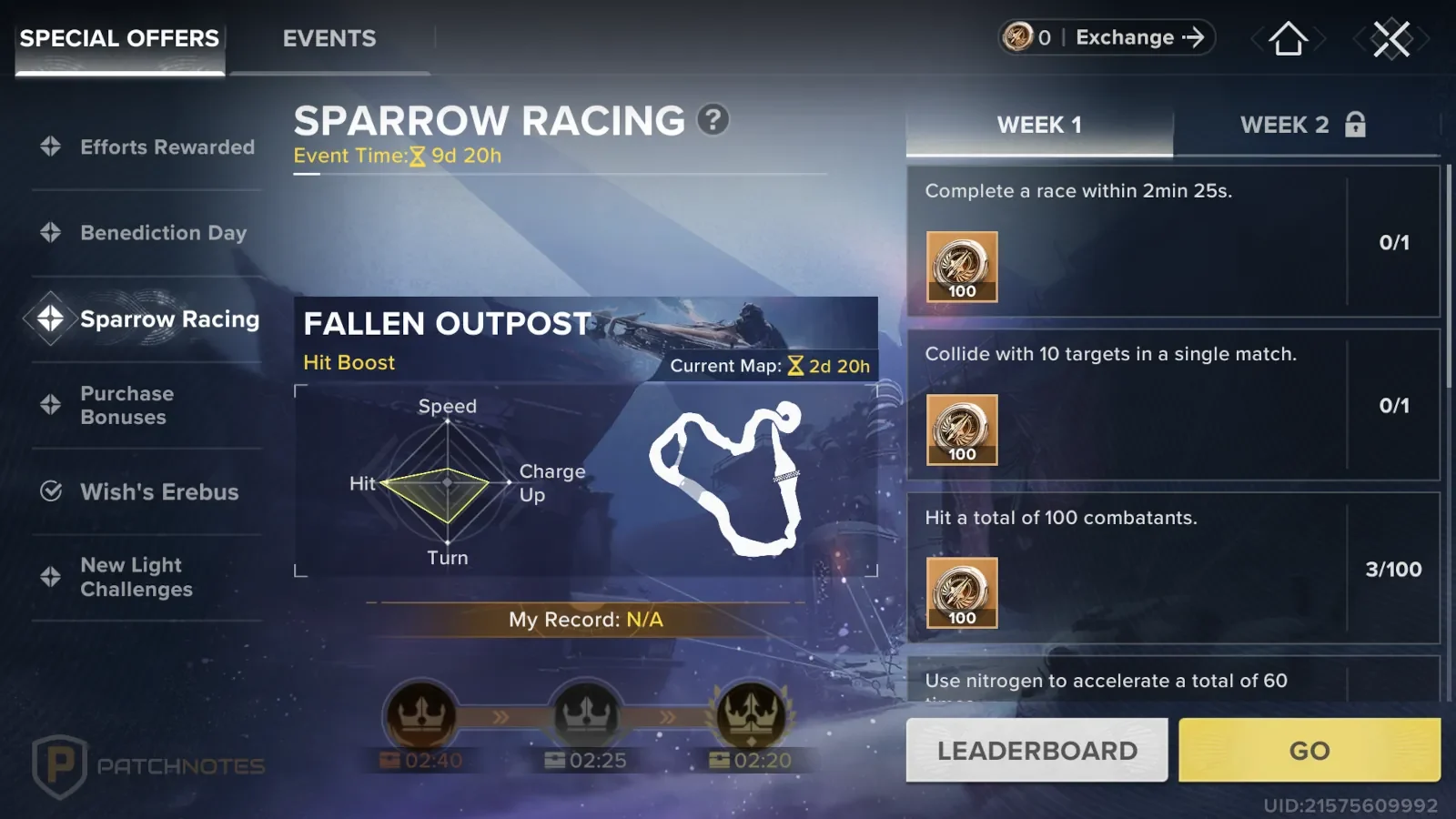Show Sparrow Racing help info
Image resolution: width=1456 pixels, height=819 pixels.
click(713, 120)
